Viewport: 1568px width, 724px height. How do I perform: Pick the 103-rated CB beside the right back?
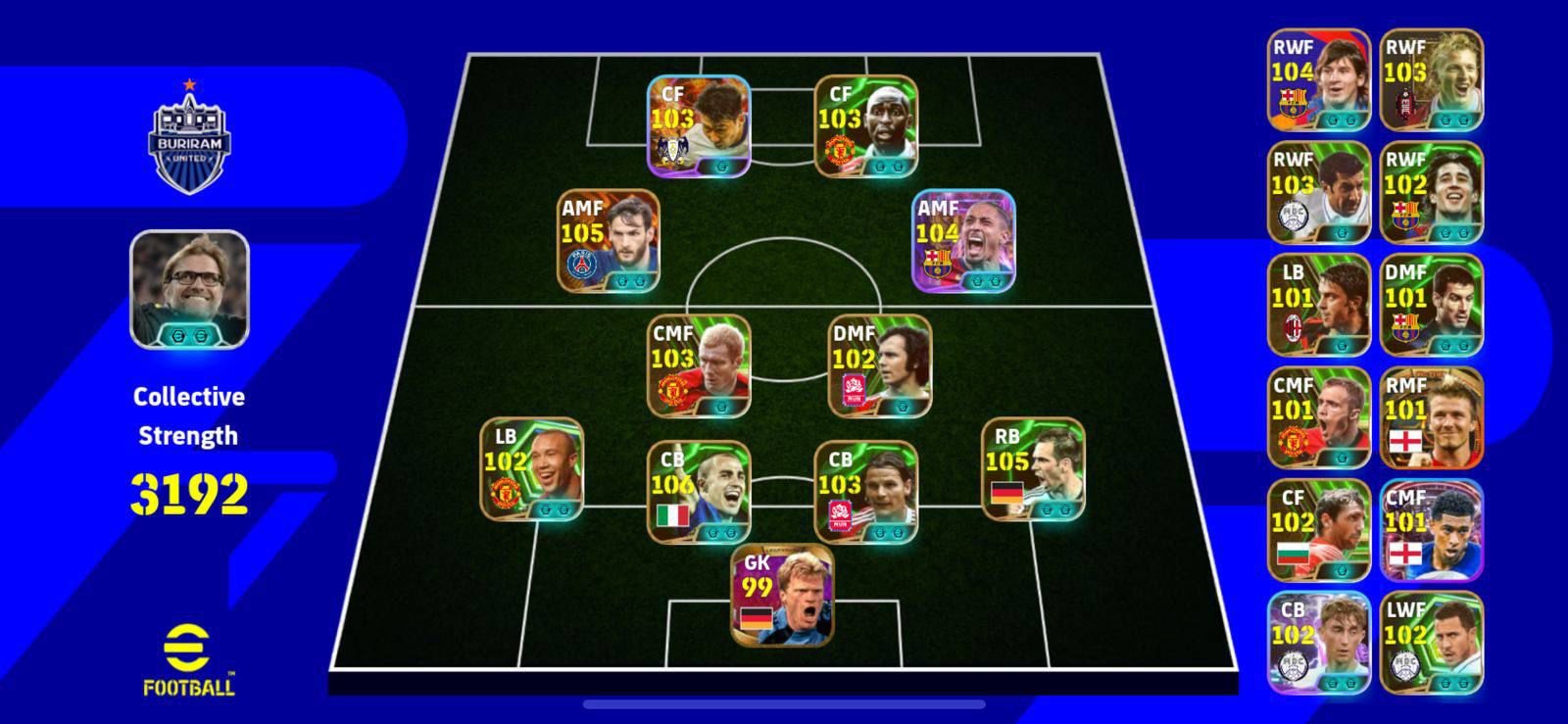click(865, 492)
